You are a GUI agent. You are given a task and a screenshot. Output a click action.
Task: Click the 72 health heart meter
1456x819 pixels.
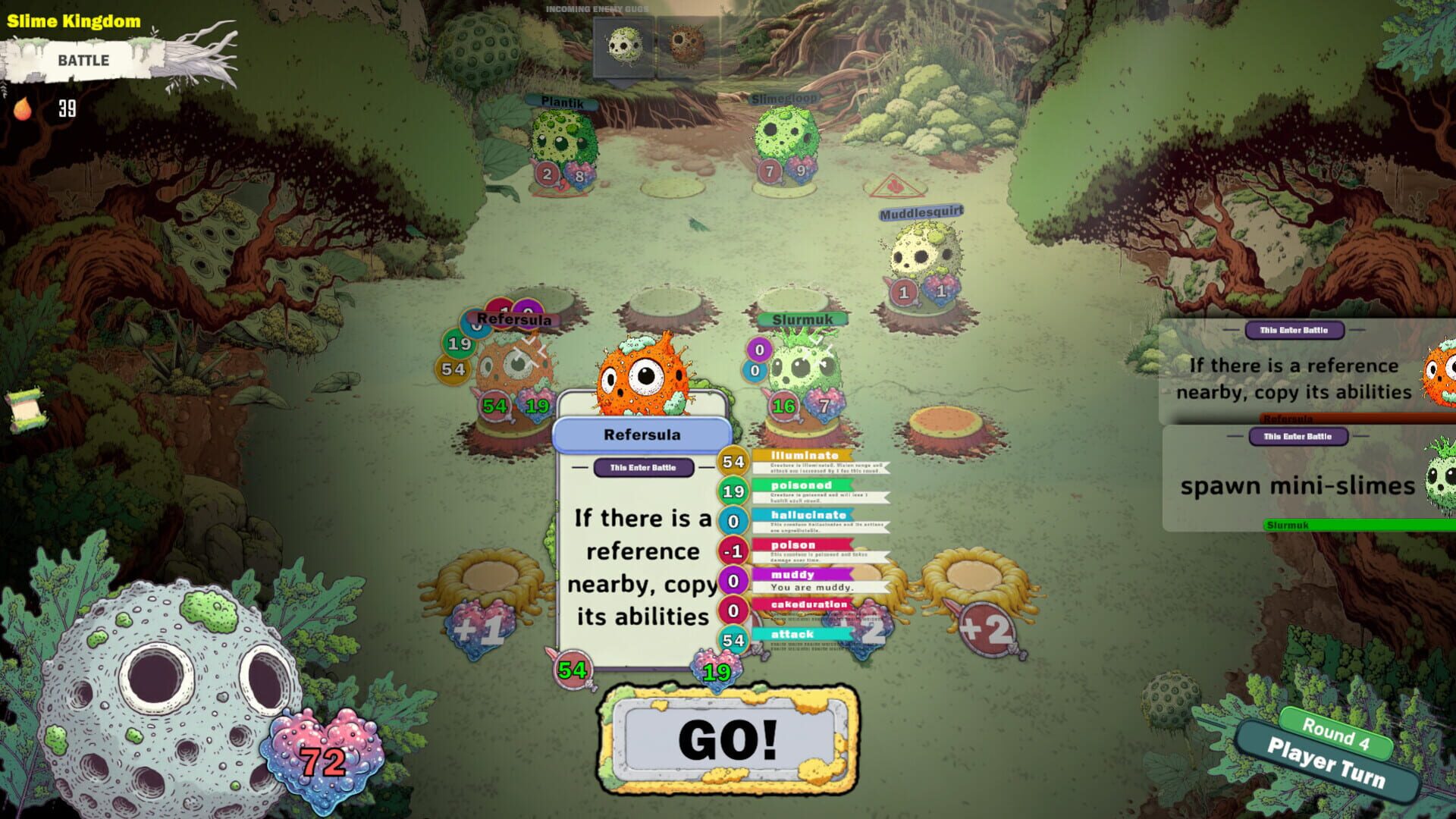pos(325,751)
